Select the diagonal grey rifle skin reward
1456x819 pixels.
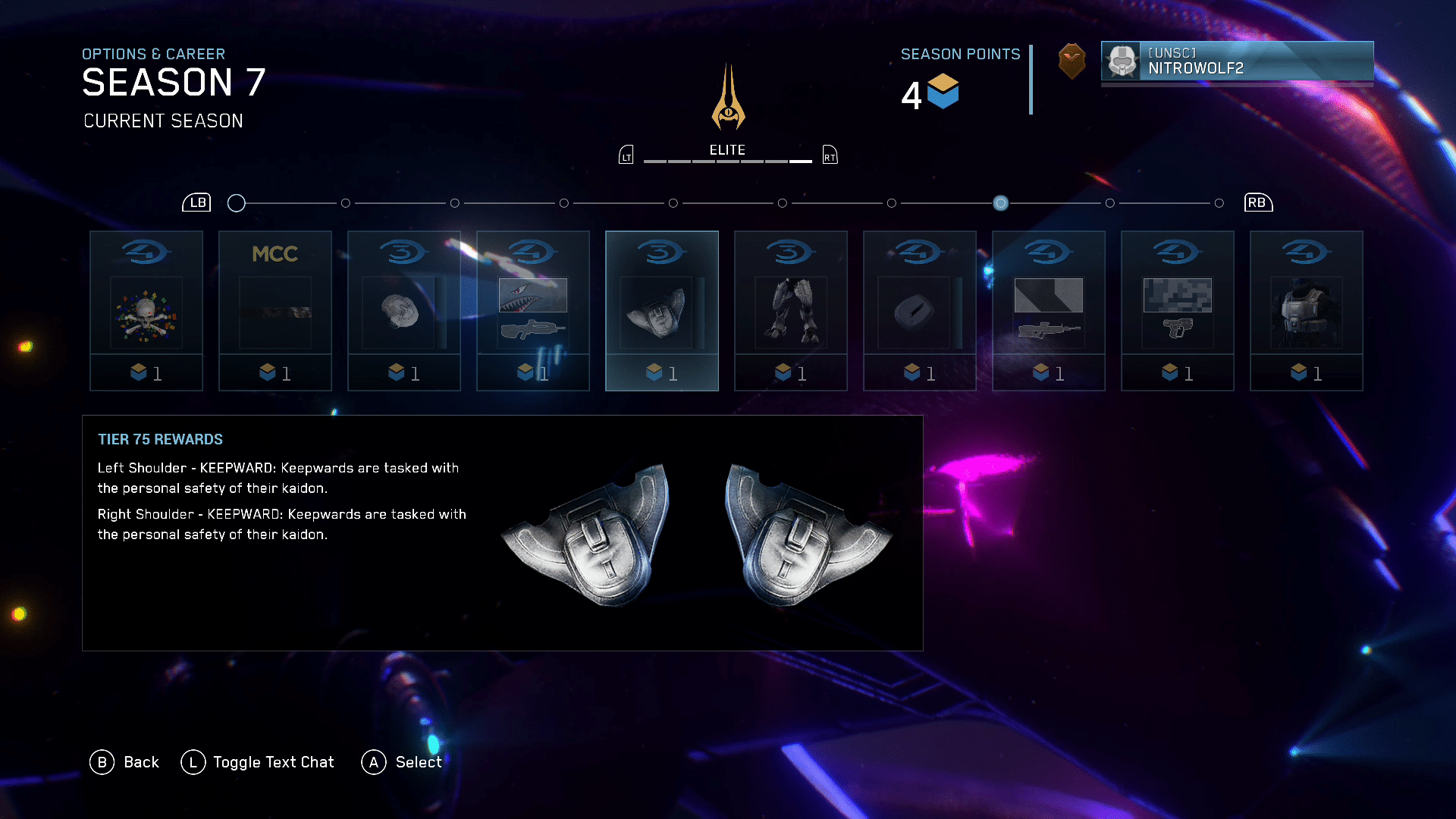coord(1049,311)
